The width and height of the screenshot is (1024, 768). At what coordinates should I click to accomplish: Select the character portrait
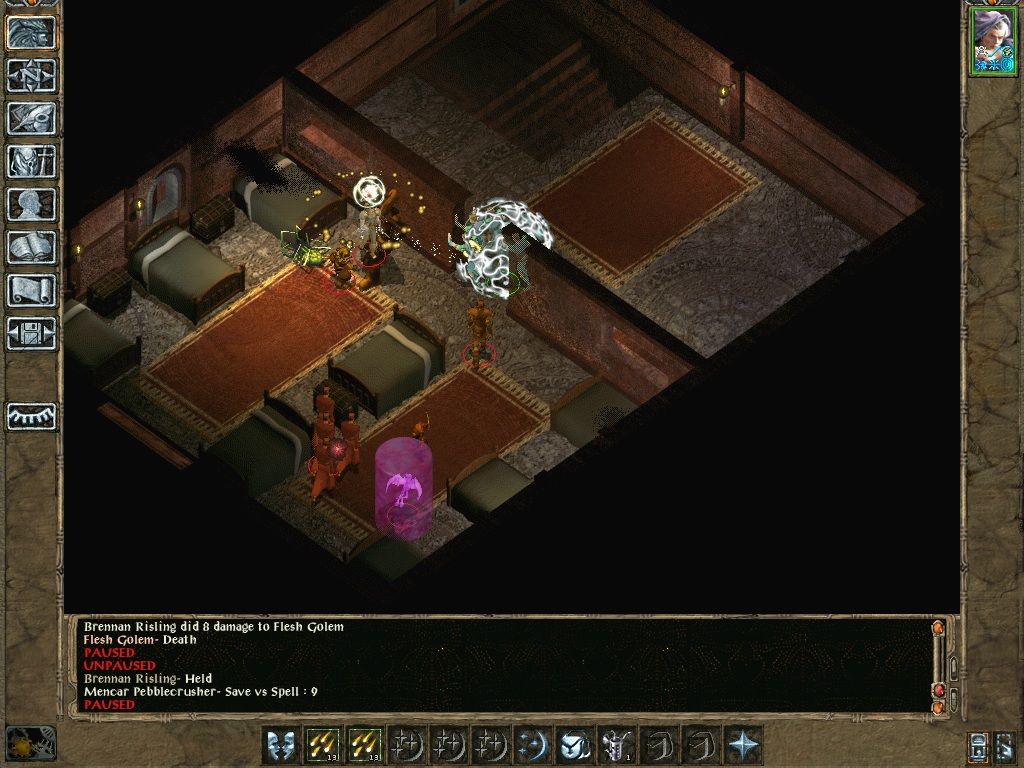coord(992,41)
